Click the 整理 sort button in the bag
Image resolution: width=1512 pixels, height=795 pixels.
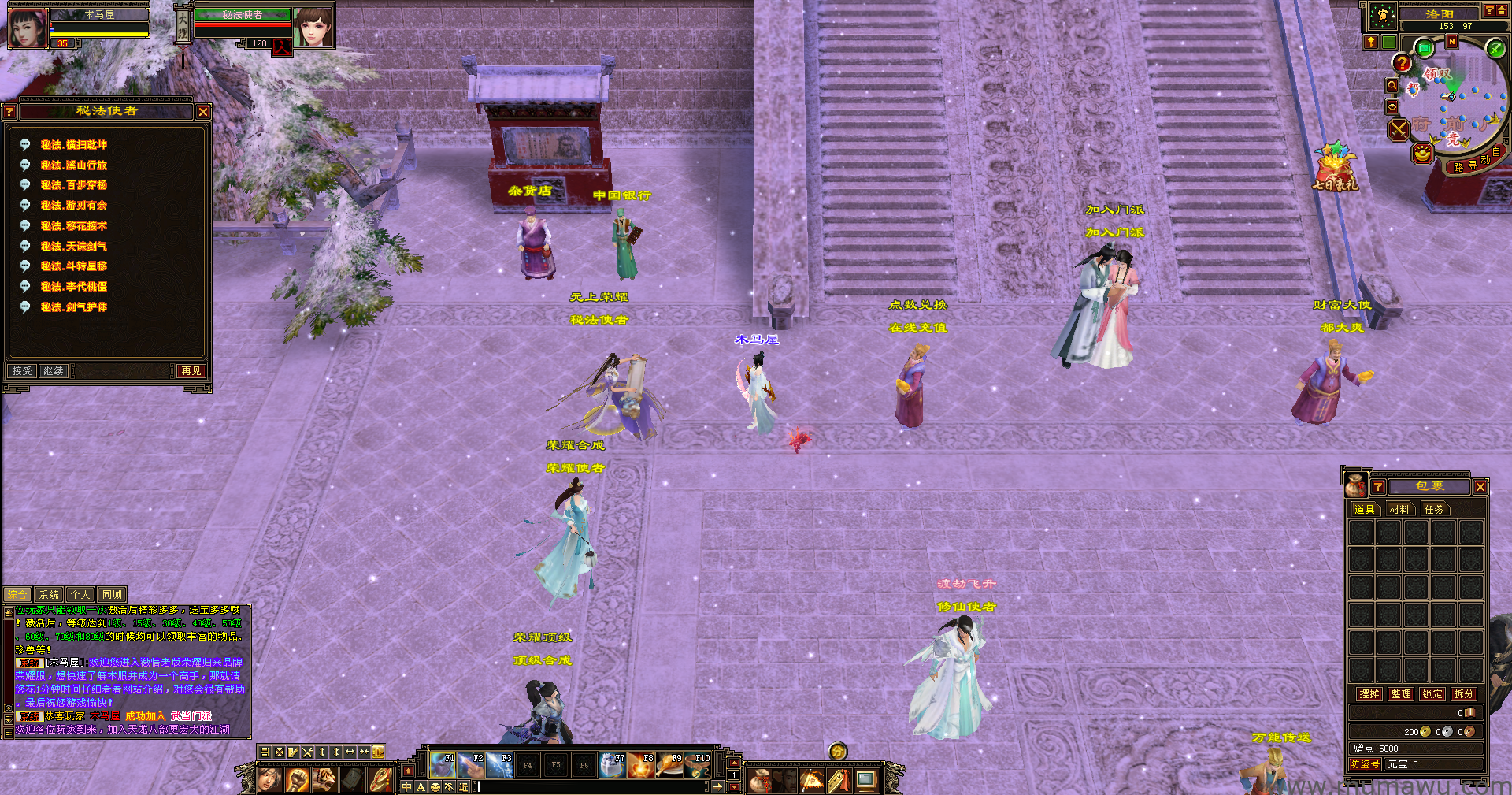1401,694
